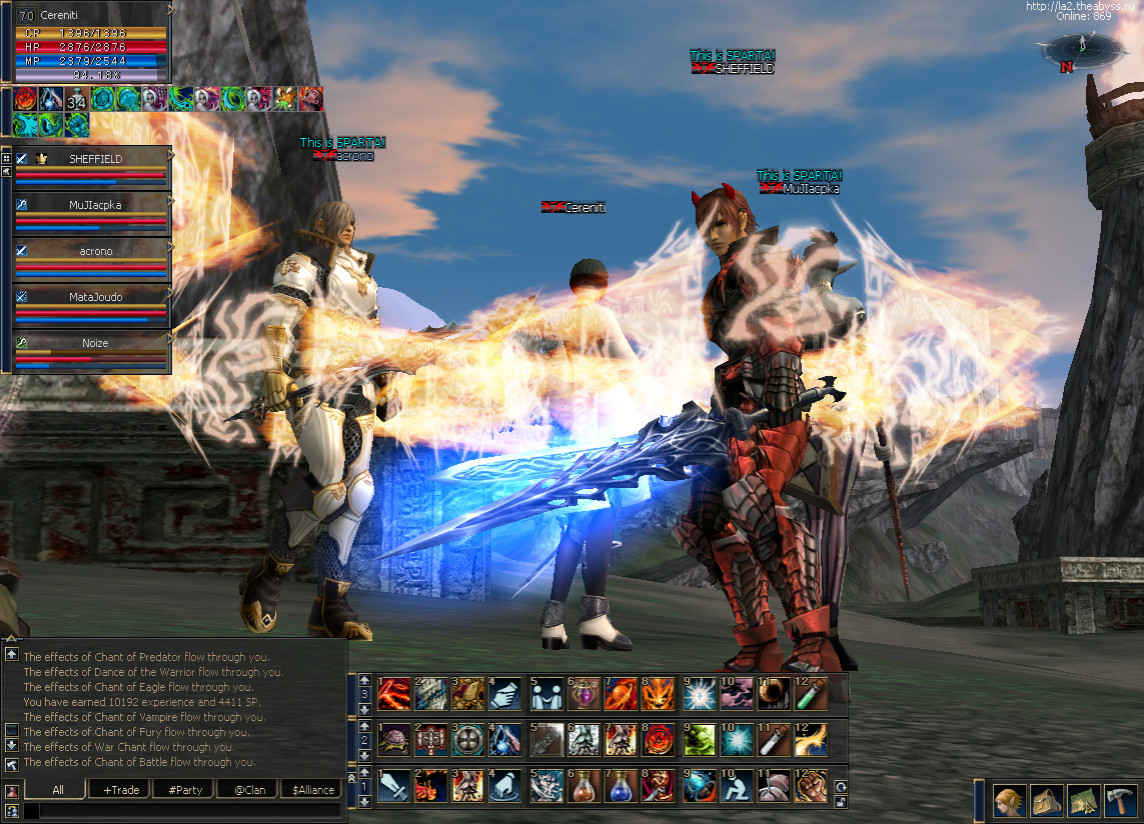Use the red health potion on hotbar
The height and width of the screenshot is (824, 1144).
[x=583, y=786]
